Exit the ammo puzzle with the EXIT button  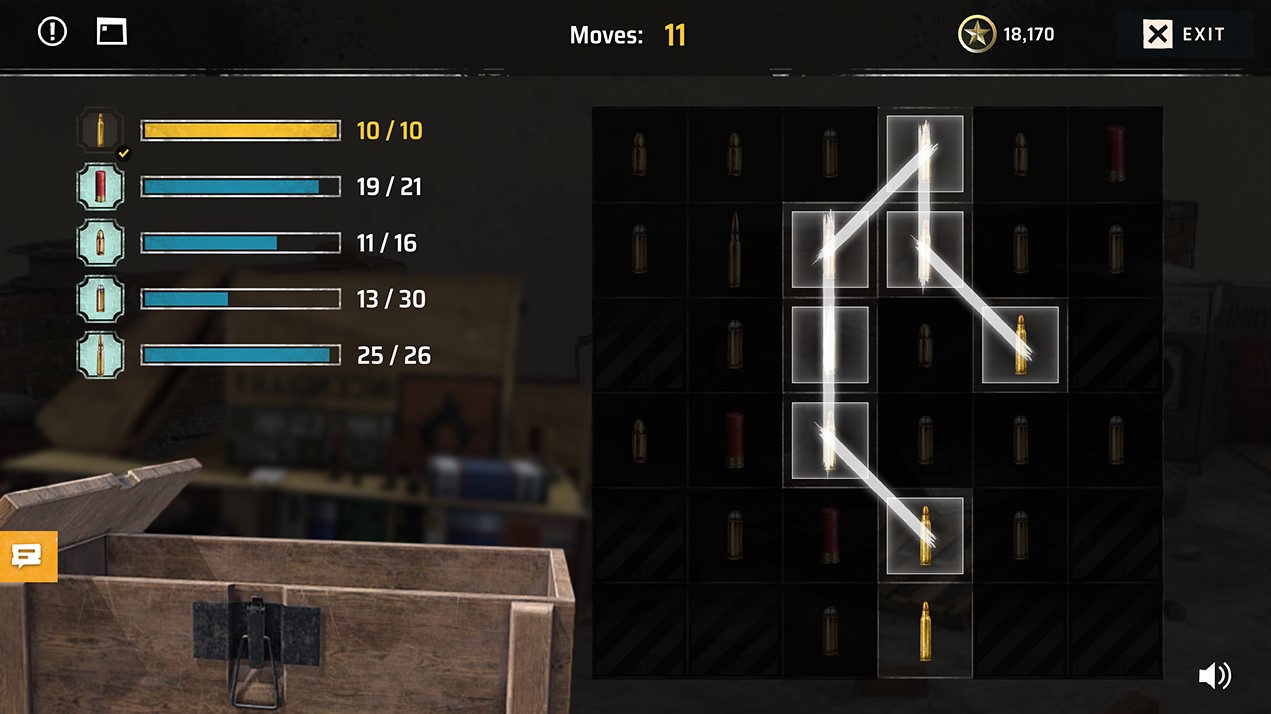coord(1185,35)
